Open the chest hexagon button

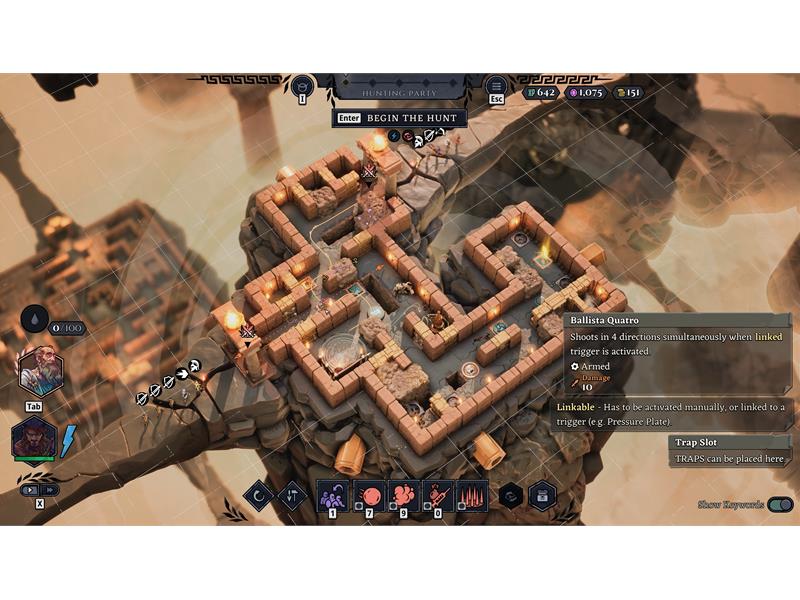point(543,496)
